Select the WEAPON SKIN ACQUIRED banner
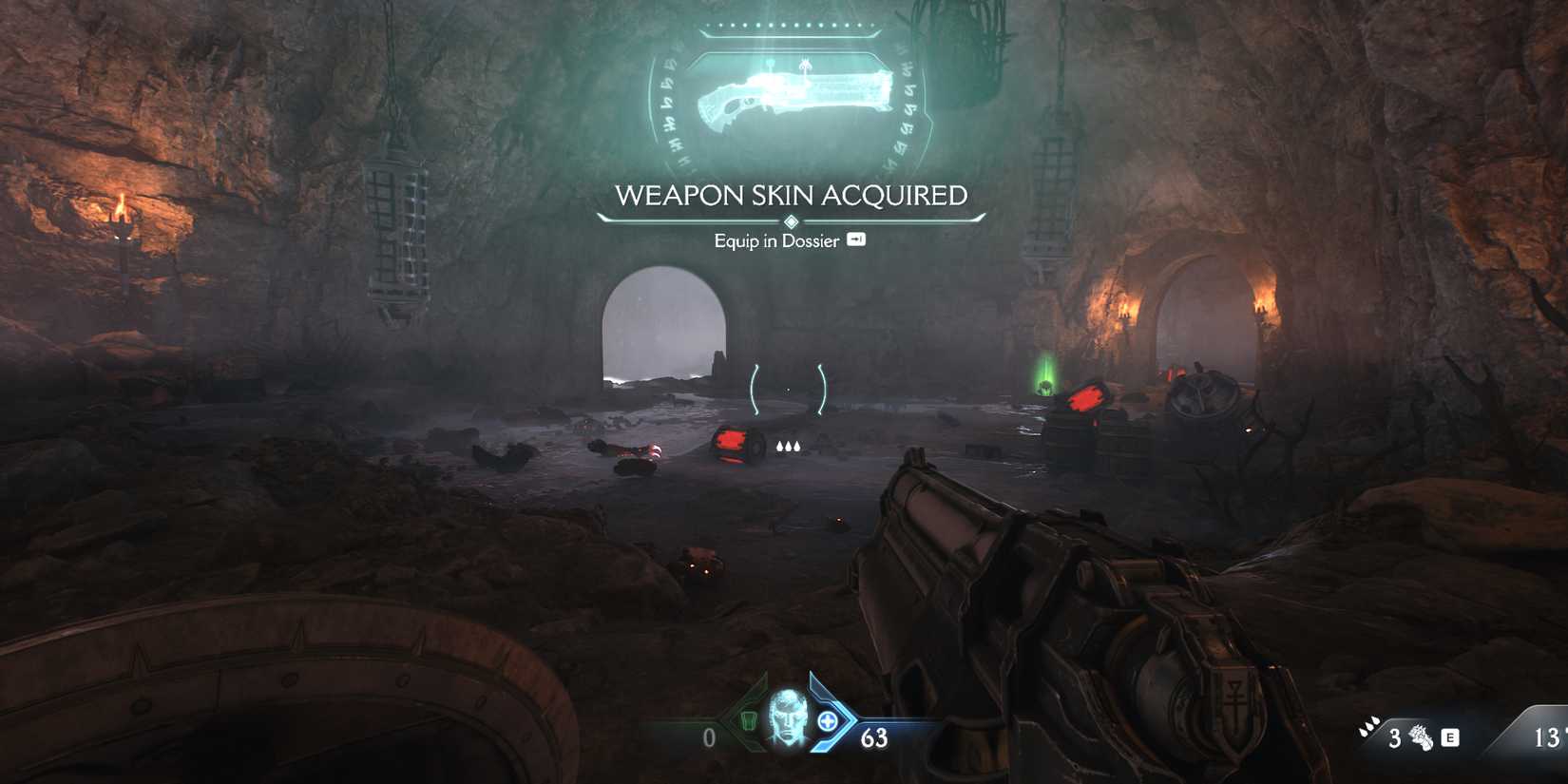This screenshot has height=784, width=1568. [792, 196]
